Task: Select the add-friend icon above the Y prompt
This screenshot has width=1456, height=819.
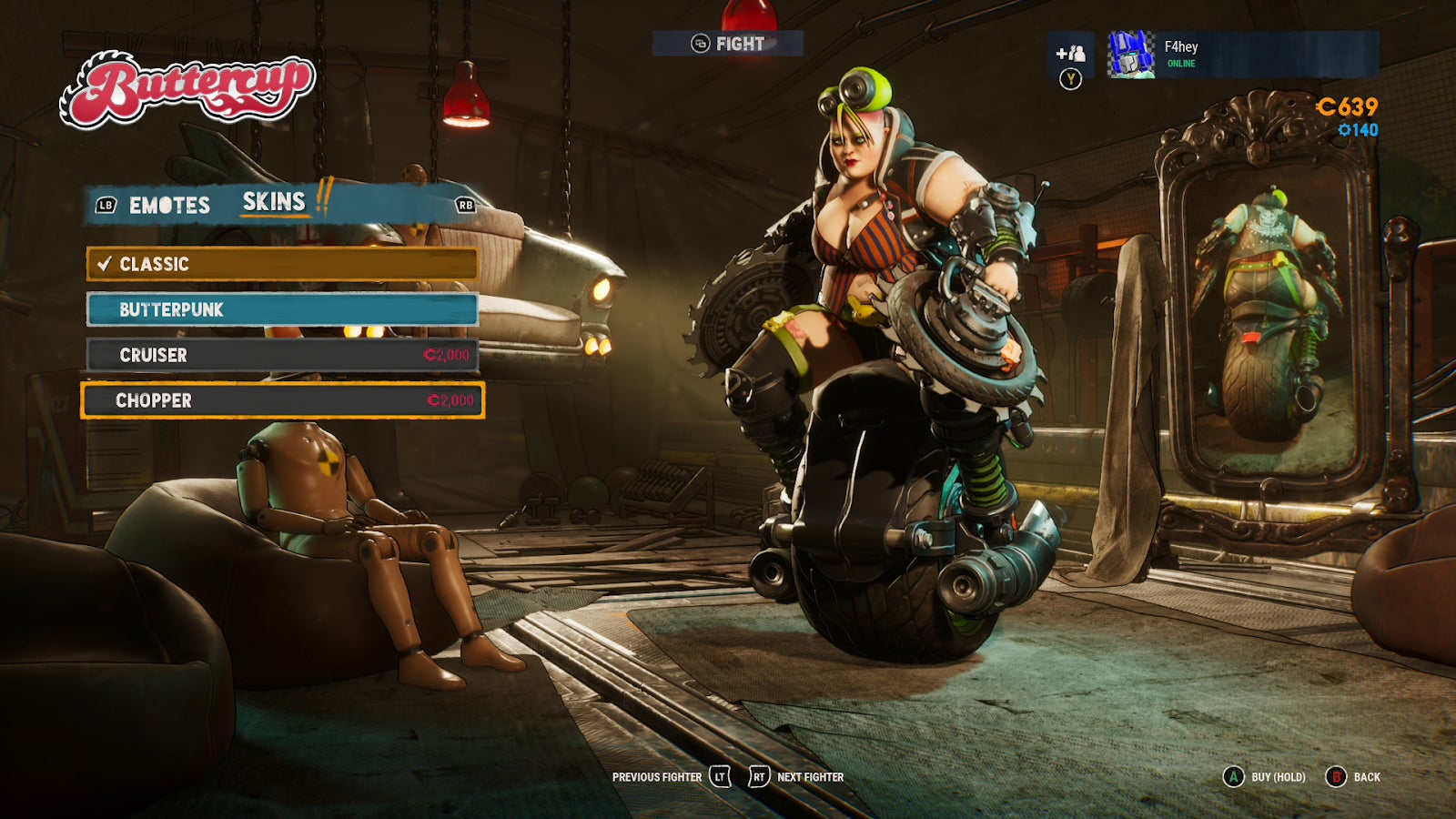Action: 1072,52
